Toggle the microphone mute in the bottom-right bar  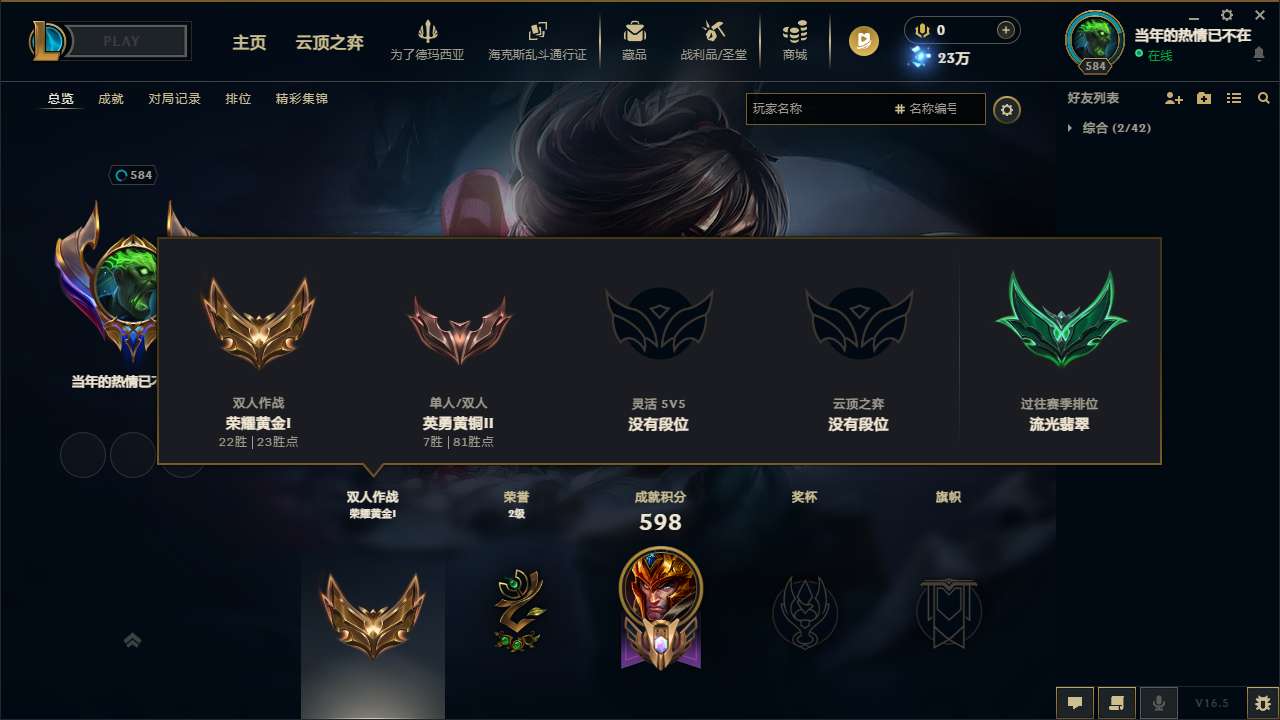1159,702
